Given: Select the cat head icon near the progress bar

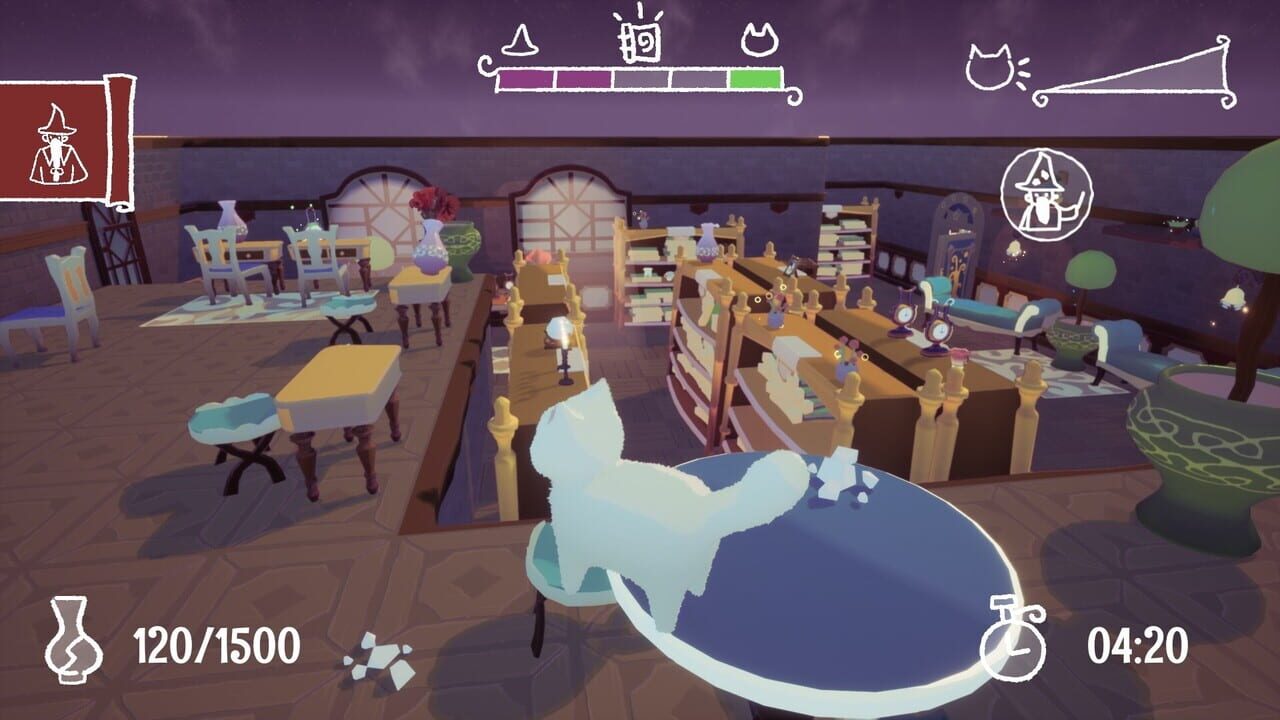Looking at the screenshot, I should [x=758, y=38].
